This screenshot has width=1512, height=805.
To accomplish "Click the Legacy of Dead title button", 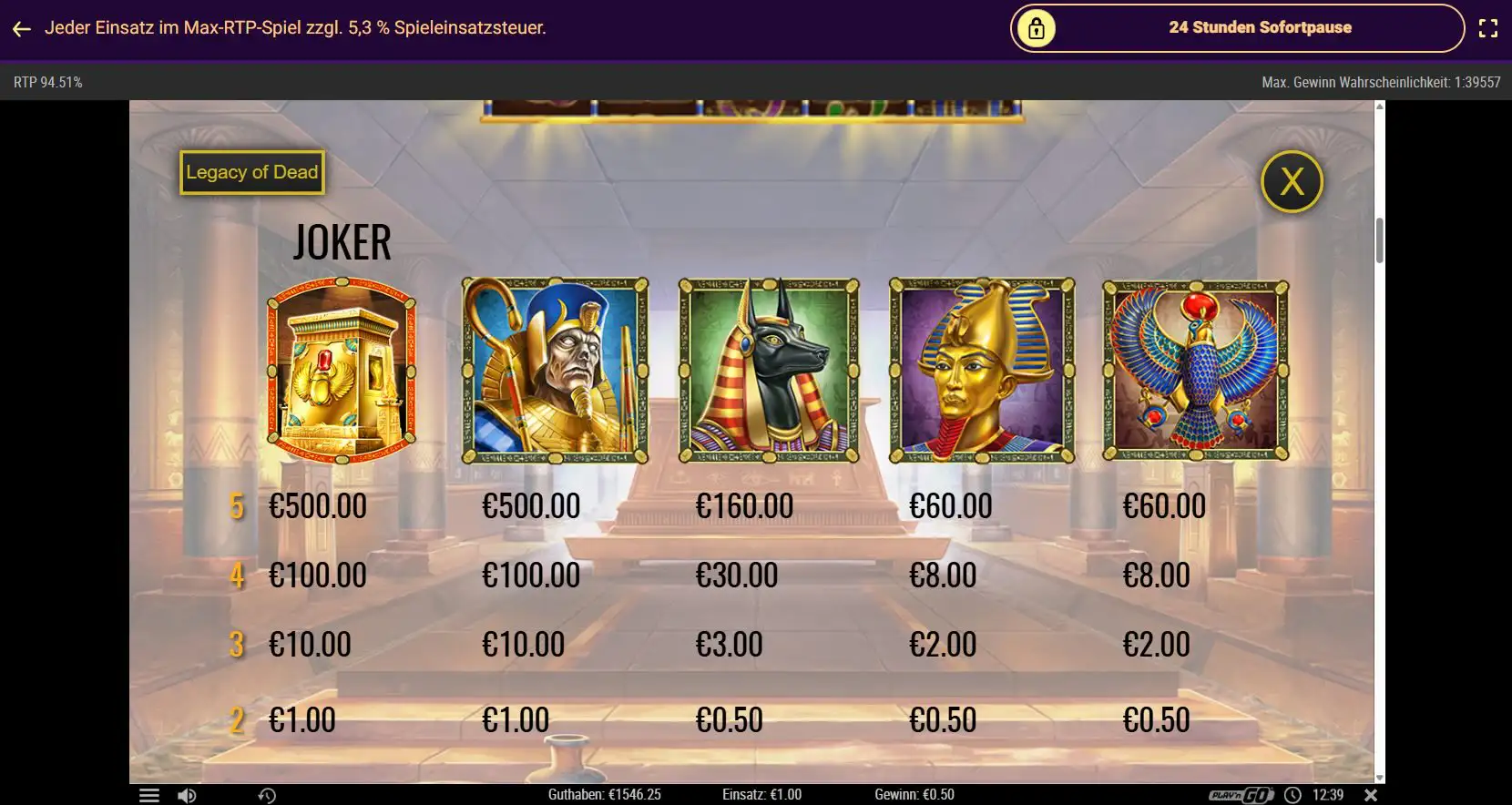I will [x=252, y=172].
